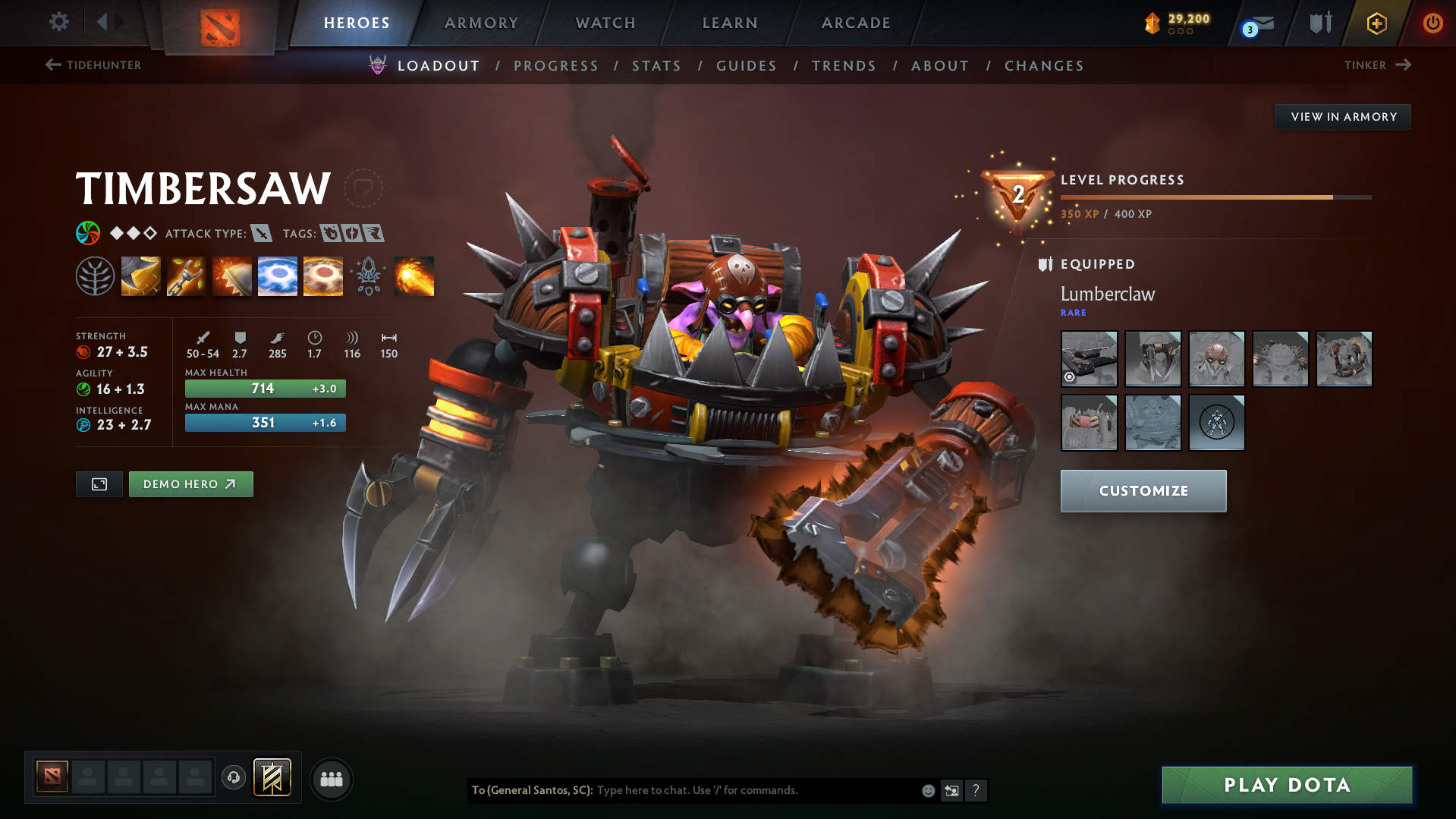1456x819 pixels.
Task: Click the CUSTOMIZE button
Action: [x=1143, y=490]
